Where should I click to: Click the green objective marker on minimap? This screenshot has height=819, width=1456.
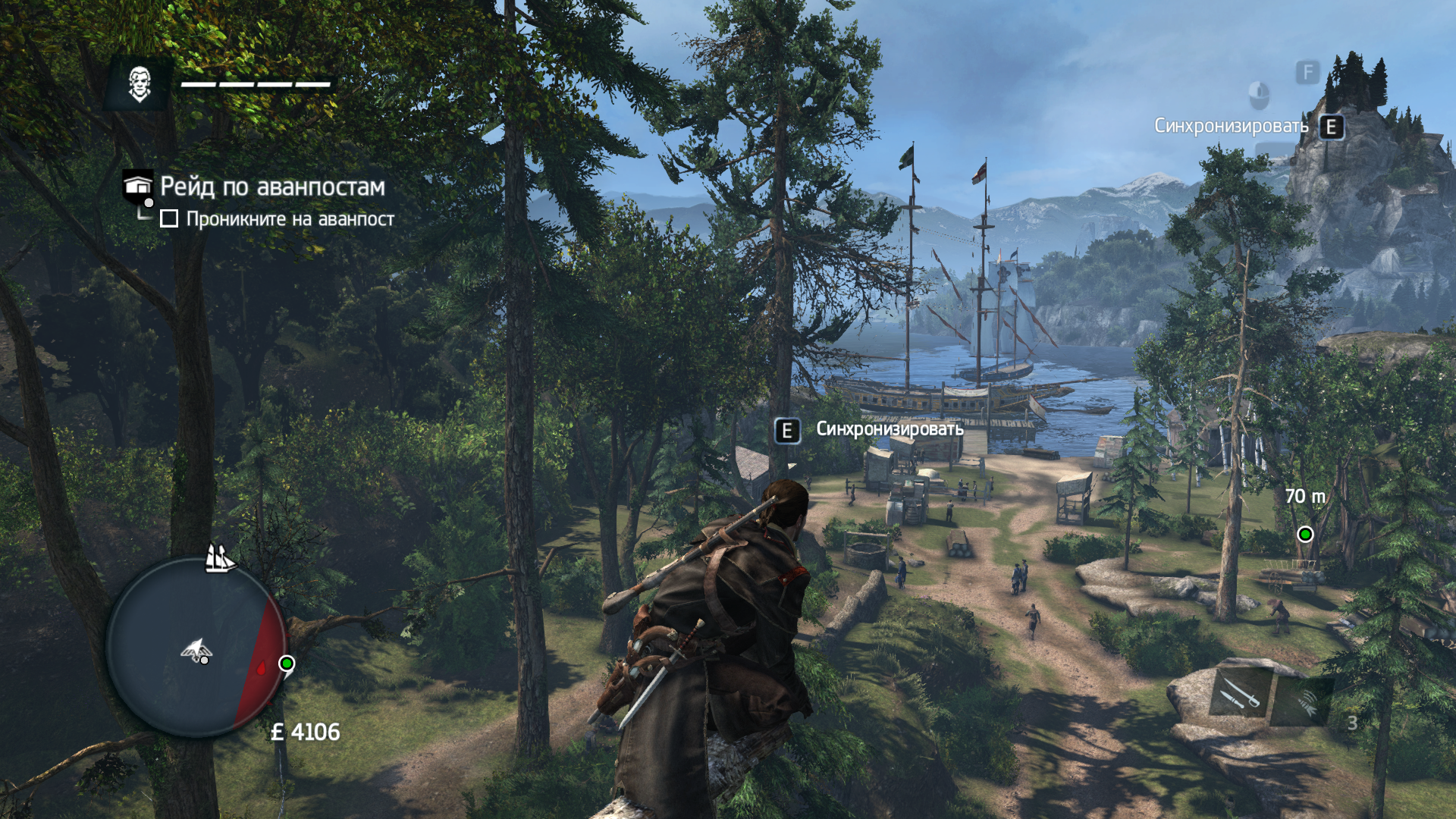[287, 664]
